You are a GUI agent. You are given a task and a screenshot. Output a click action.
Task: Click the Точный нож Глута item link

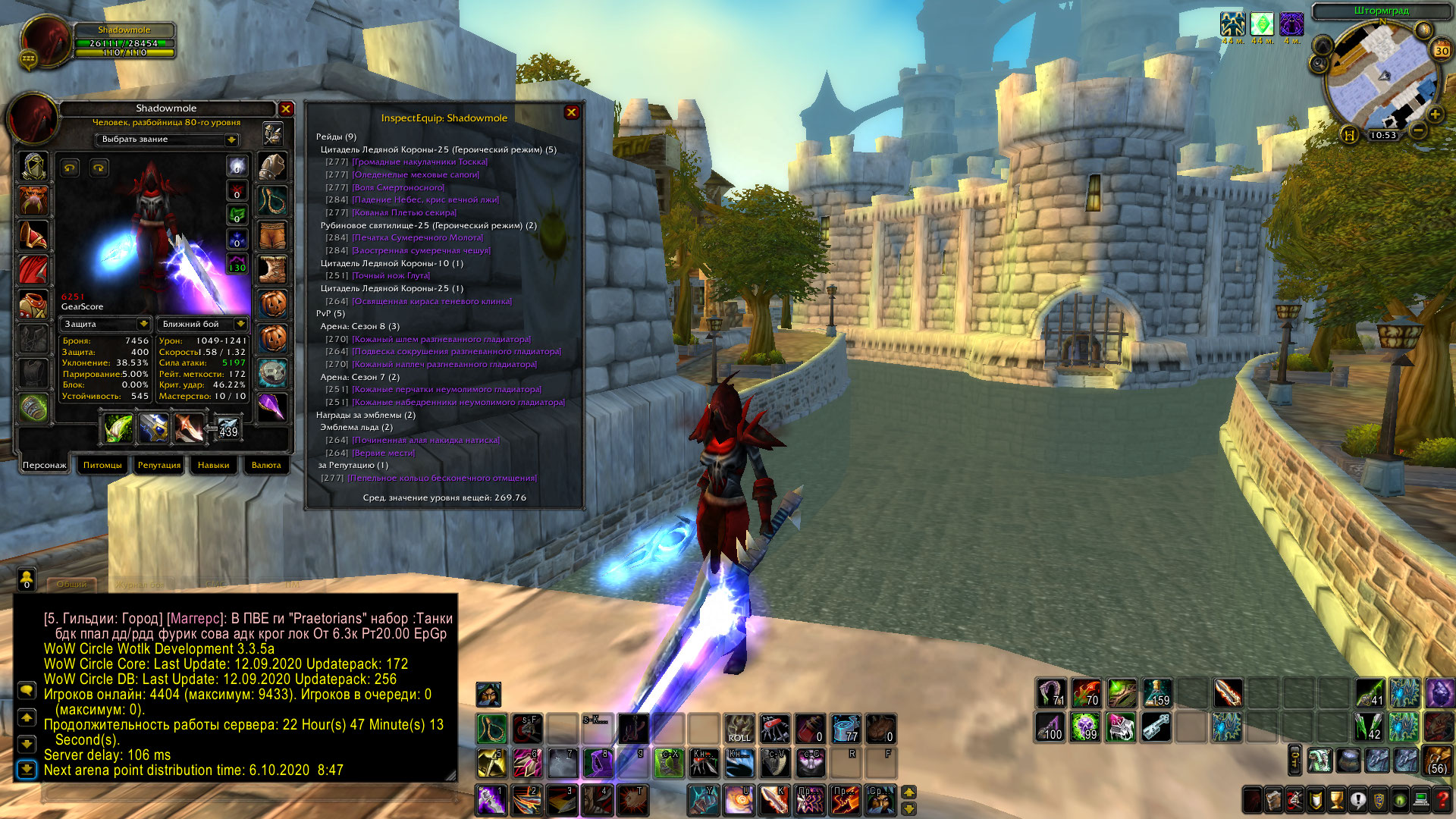tap(391, 276)
